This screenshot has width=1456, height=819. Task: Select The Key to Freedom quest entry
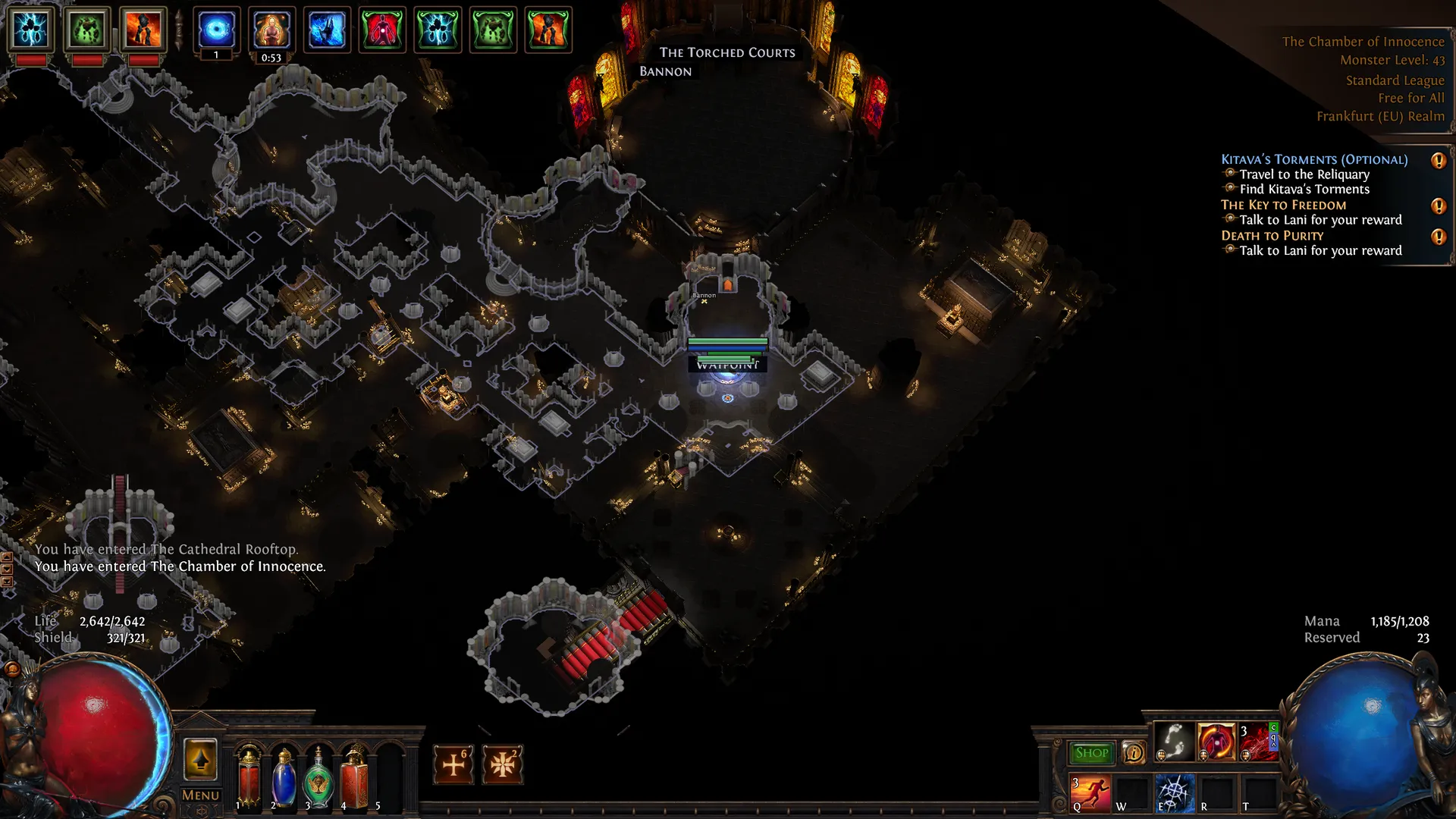1283,205
